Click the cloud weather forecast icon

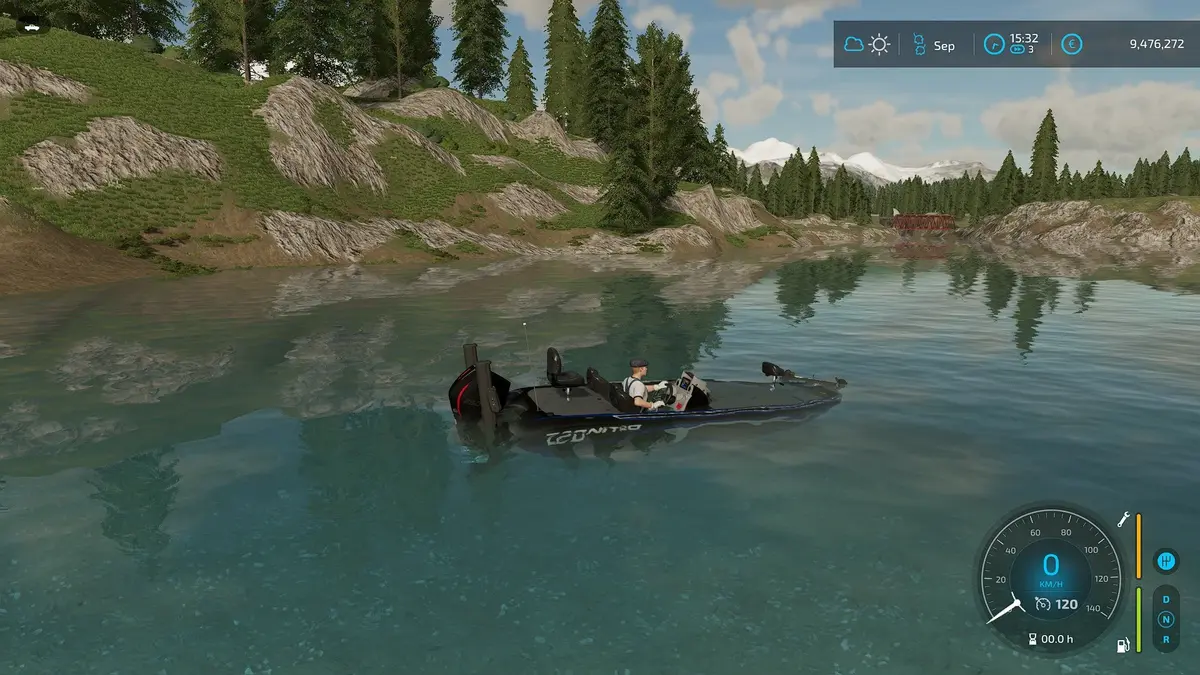click(854, 45)
